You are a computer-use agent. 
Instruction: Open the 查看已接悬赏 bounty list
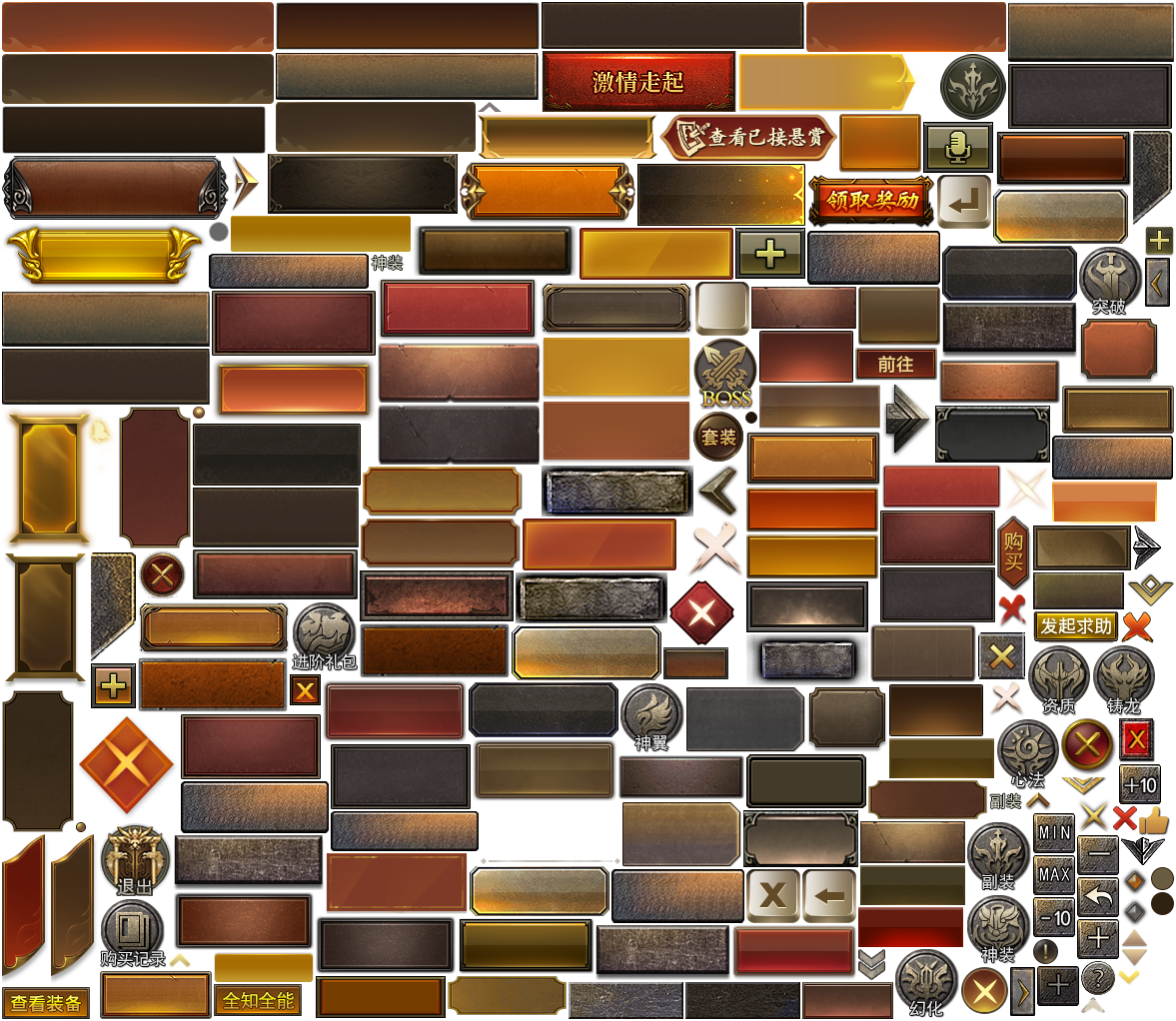point(749,137)
